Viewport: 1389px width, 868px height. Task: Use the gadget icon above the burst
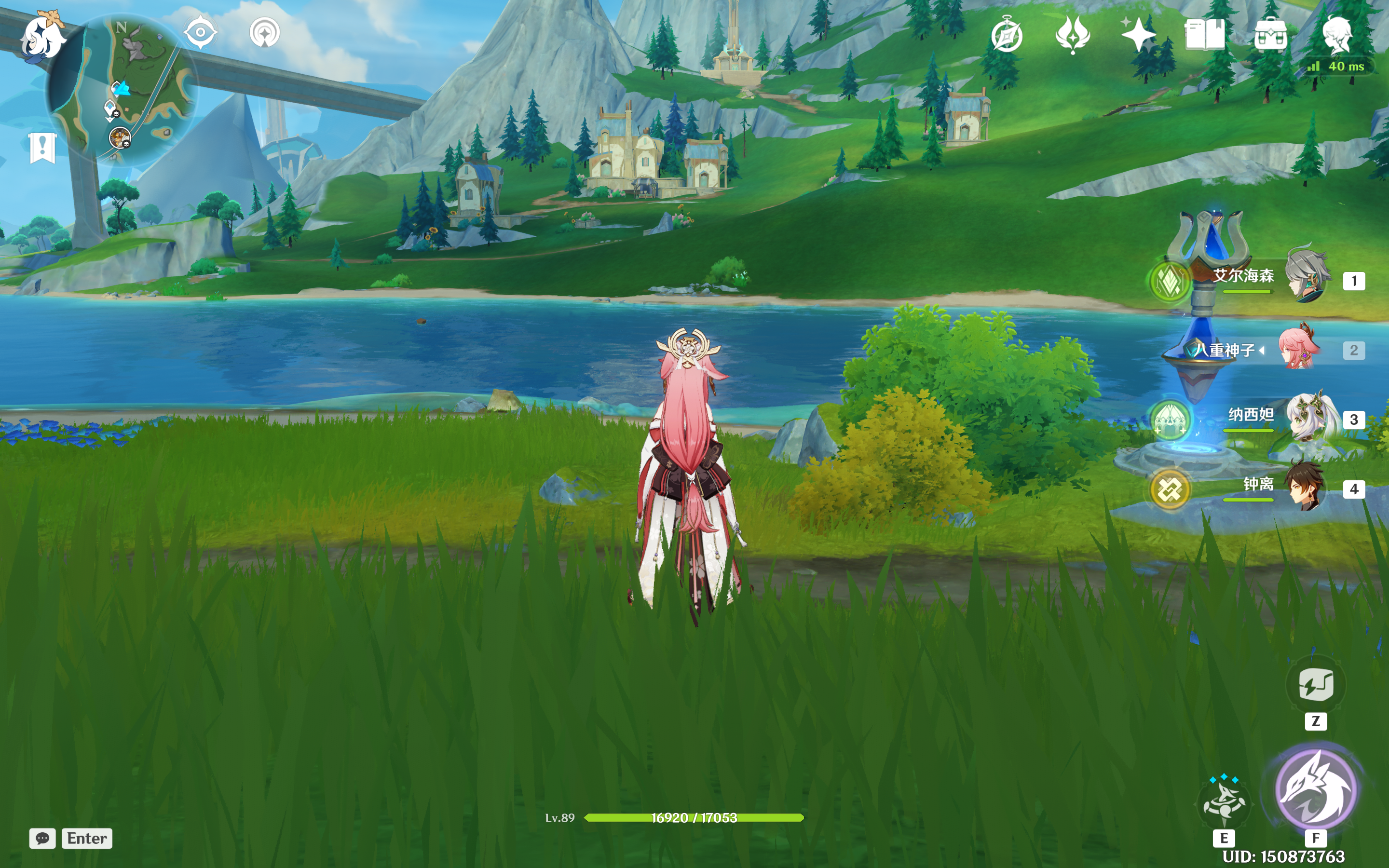point(1316,684)
